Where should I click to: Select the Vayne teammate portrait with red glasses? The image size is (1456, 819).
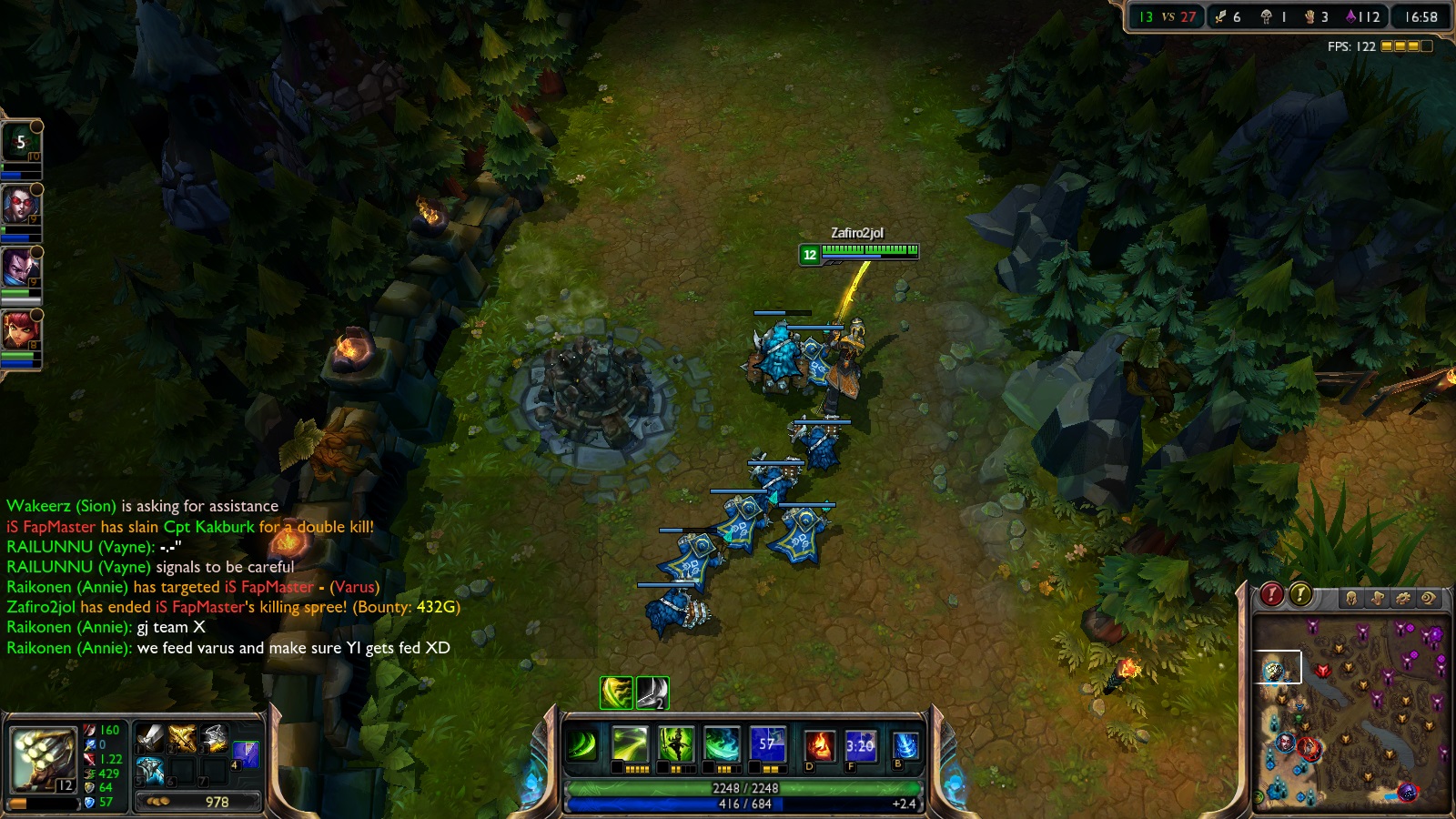(x=20, y=206)
